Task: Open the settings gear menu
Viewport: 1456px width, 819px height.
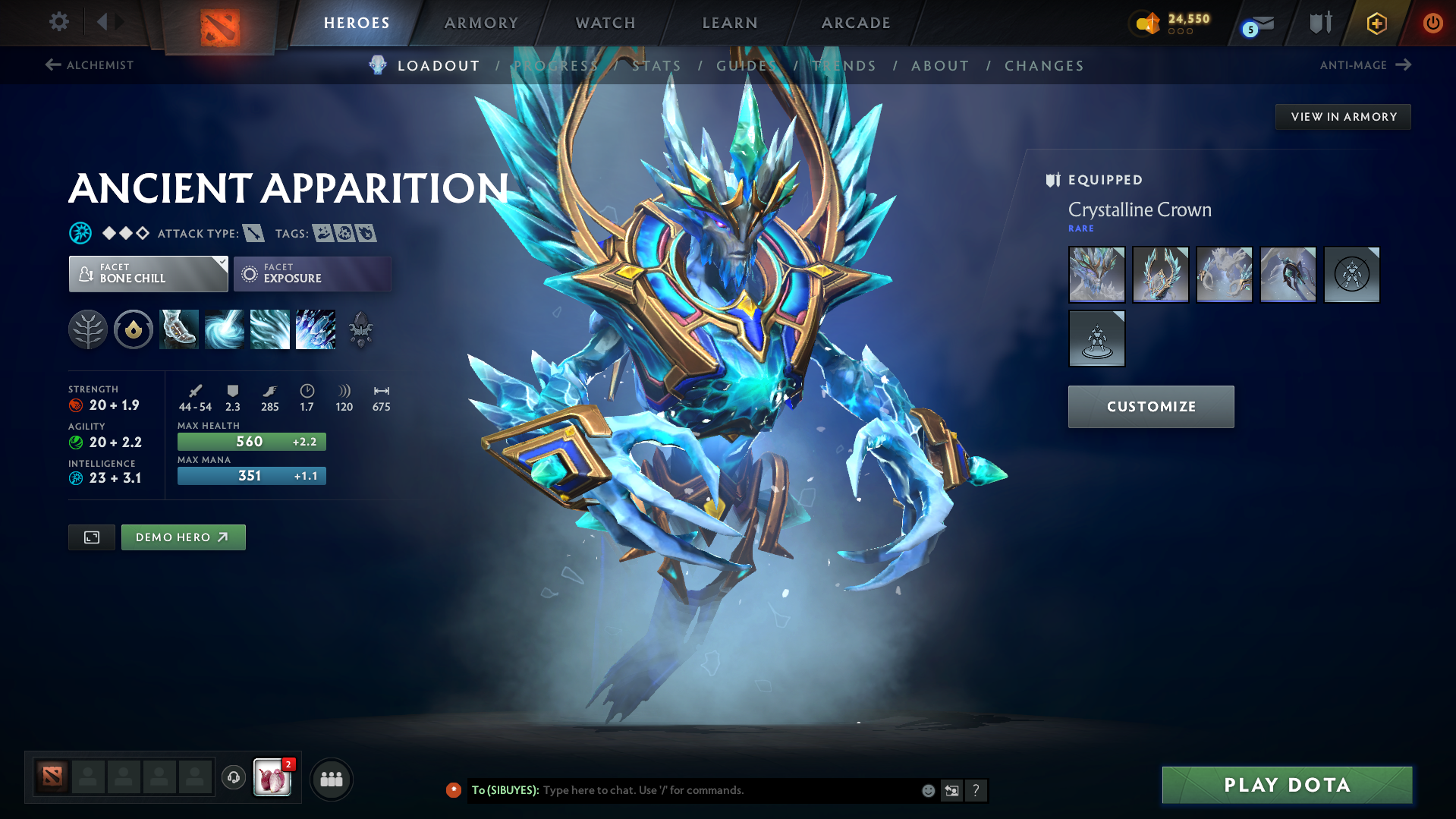Action: click(58, 22)
